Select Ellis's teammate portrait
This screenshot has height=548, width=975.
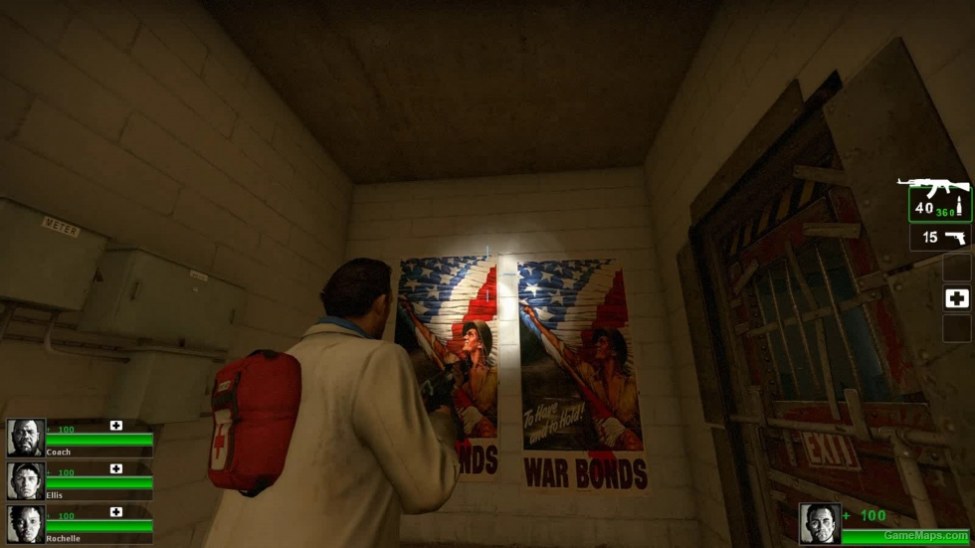pyautogui.click(x=25, y=481)
